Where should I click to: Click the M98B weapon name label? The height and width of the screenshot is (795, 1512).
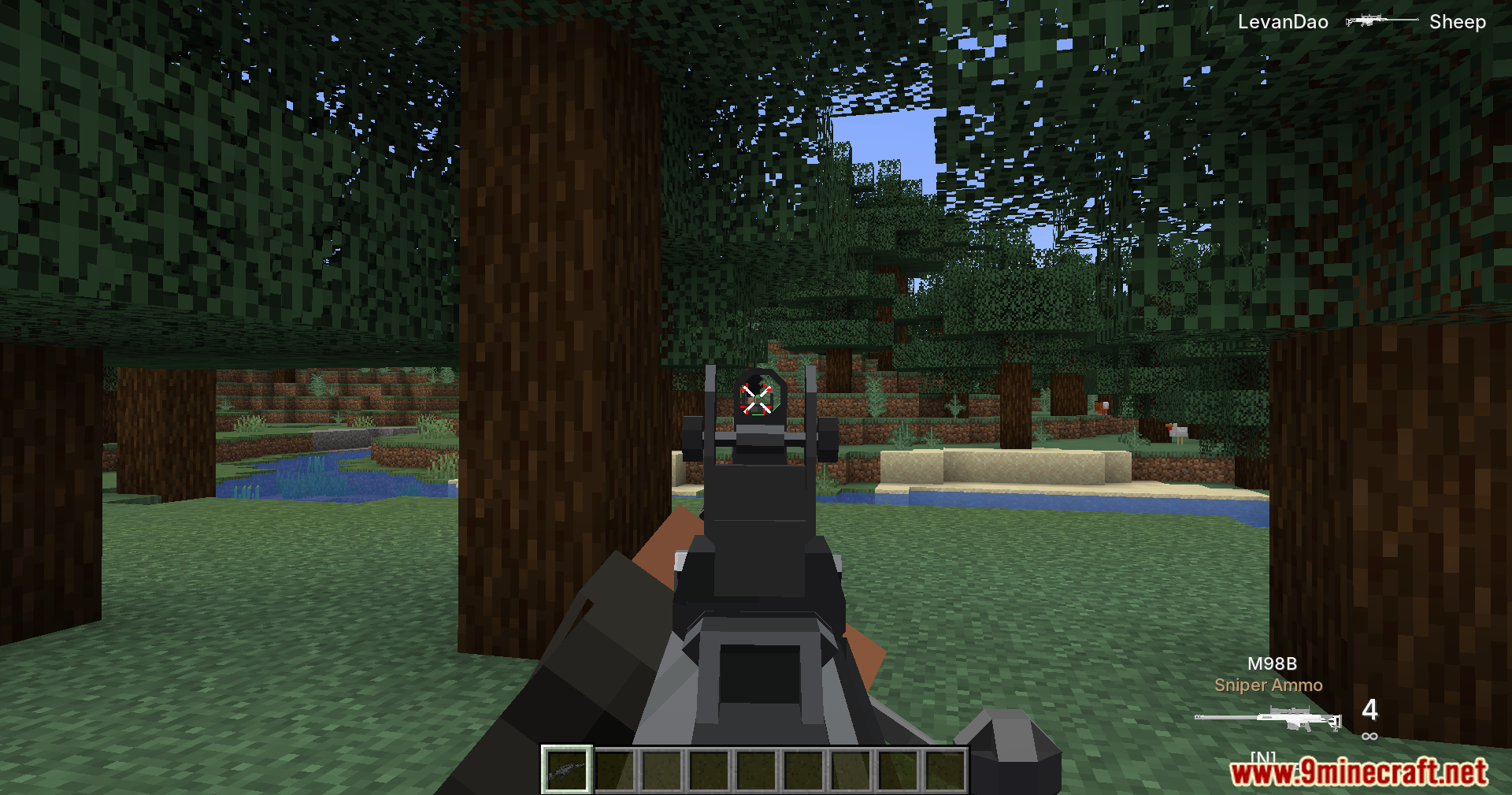tap(1273, 664)
